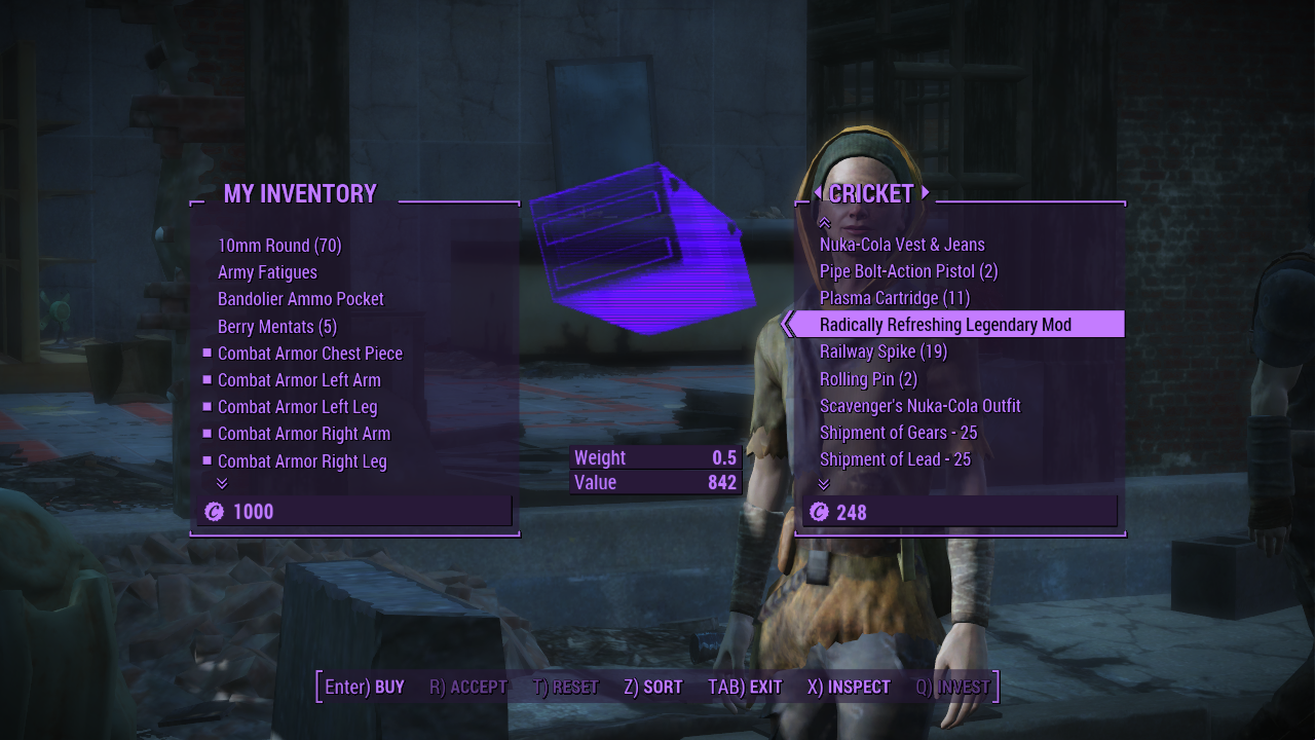Switch vendor container with right arrow by Cricket

[926, 192]
